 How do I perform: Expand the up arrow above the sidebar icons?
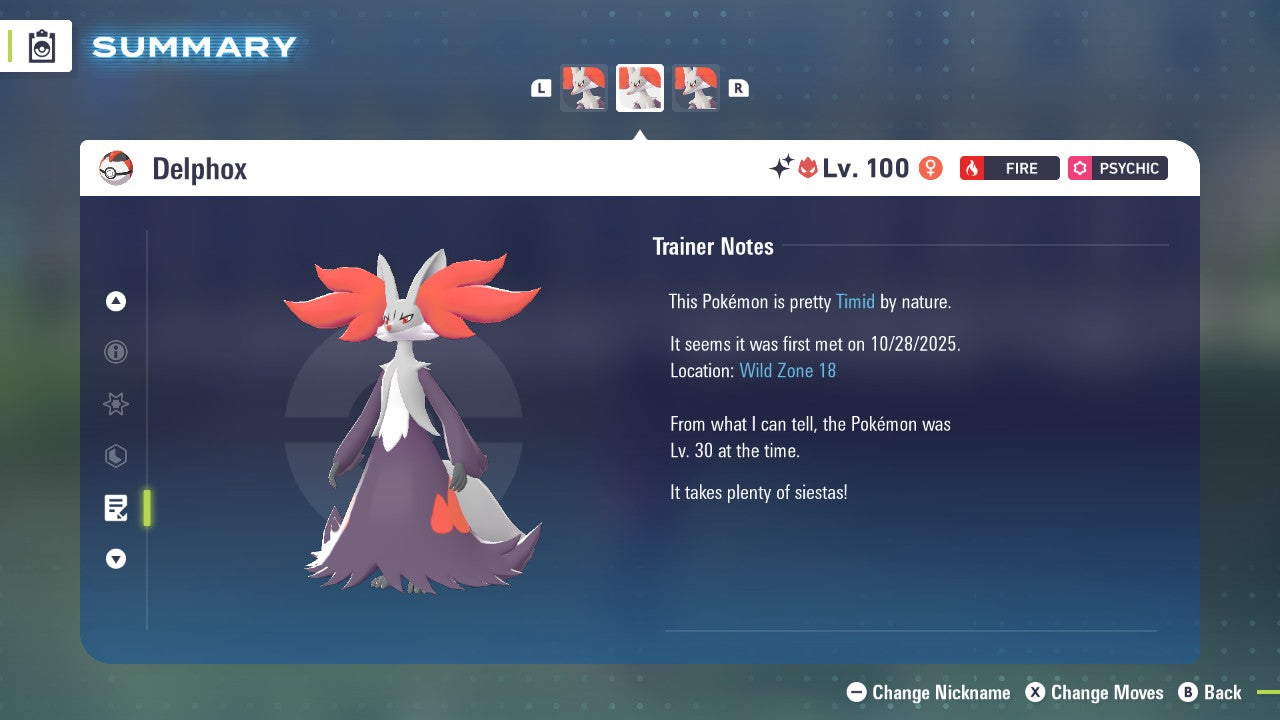pos(116,301)
